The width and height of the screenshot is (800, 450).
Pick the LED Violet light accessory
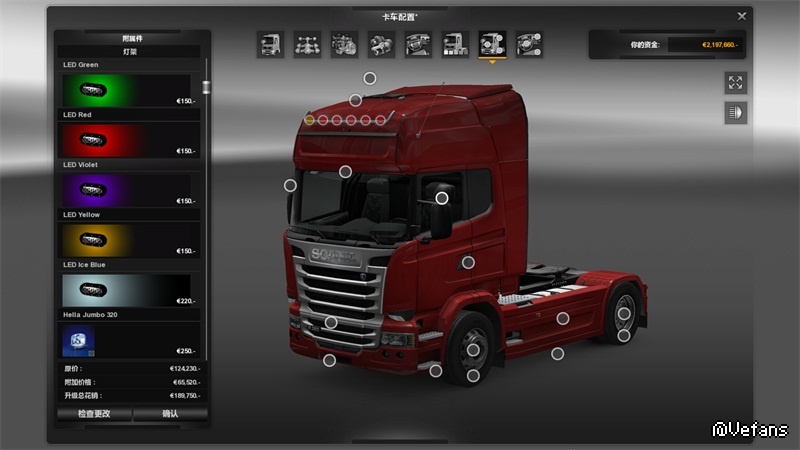[128, 190]
